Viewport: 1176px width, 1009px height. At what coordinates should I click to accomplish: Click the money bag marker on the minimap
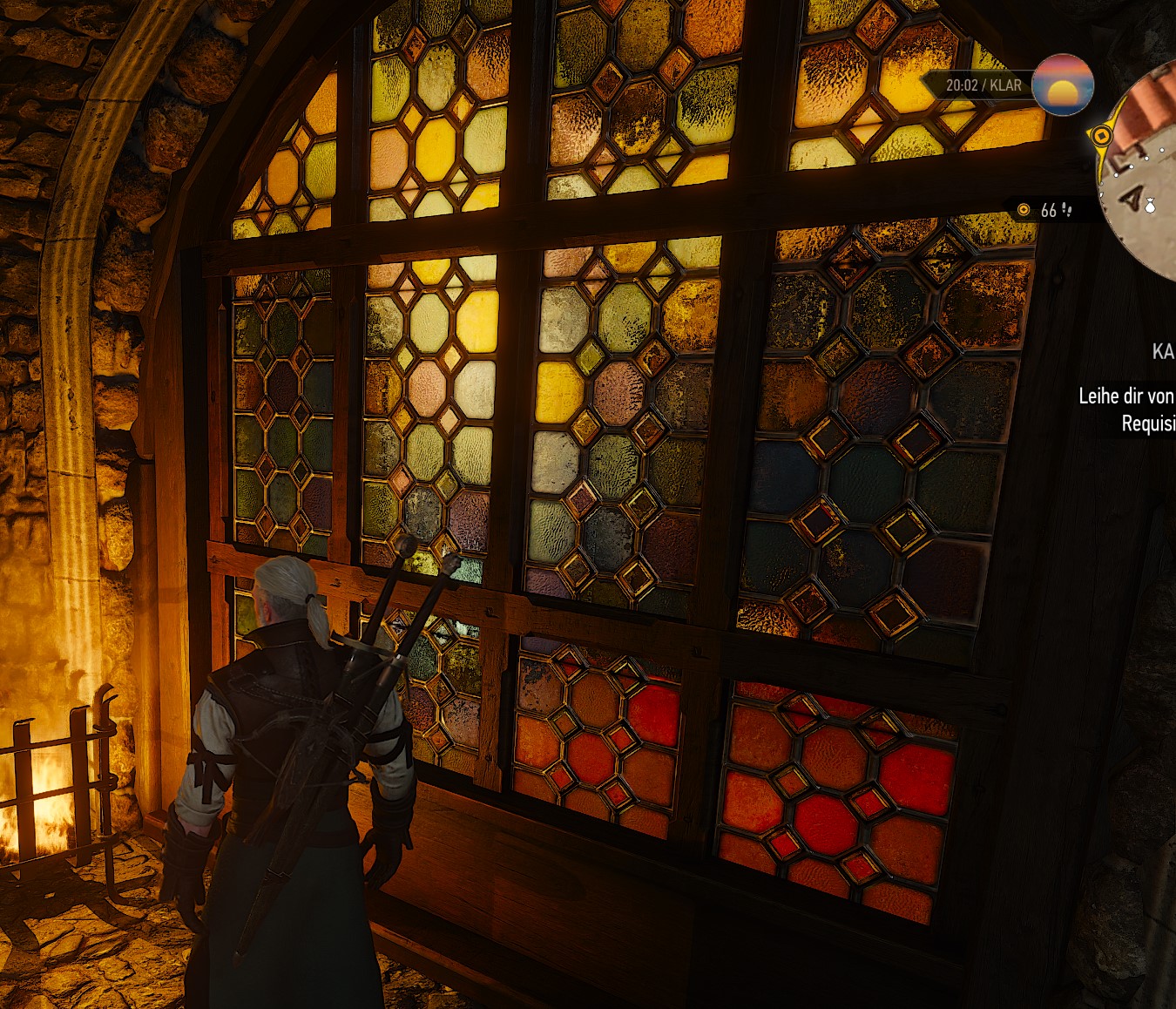tap(1150, 207)
